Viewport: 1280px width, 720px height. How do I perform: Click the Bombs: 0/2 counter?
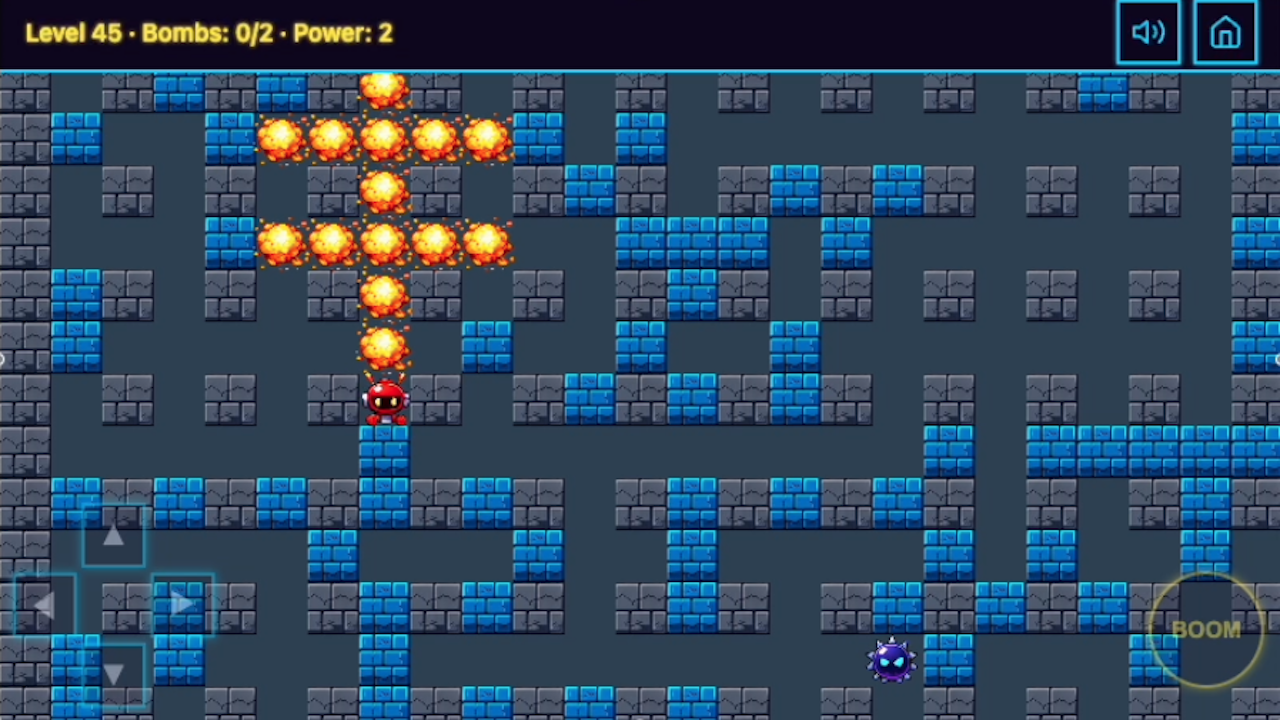pyautogui.click(x=209, y=33)
